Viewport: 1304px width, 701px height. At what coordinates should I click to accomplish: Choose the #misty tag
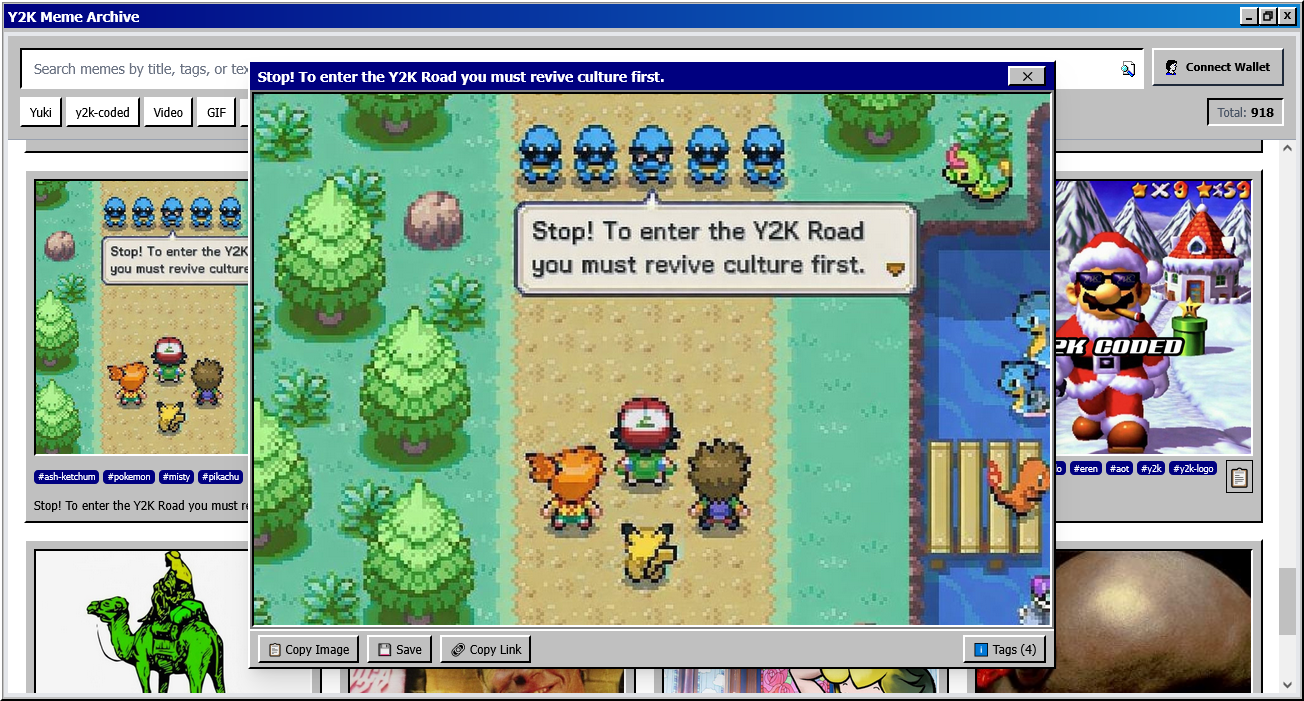[176, 477]
